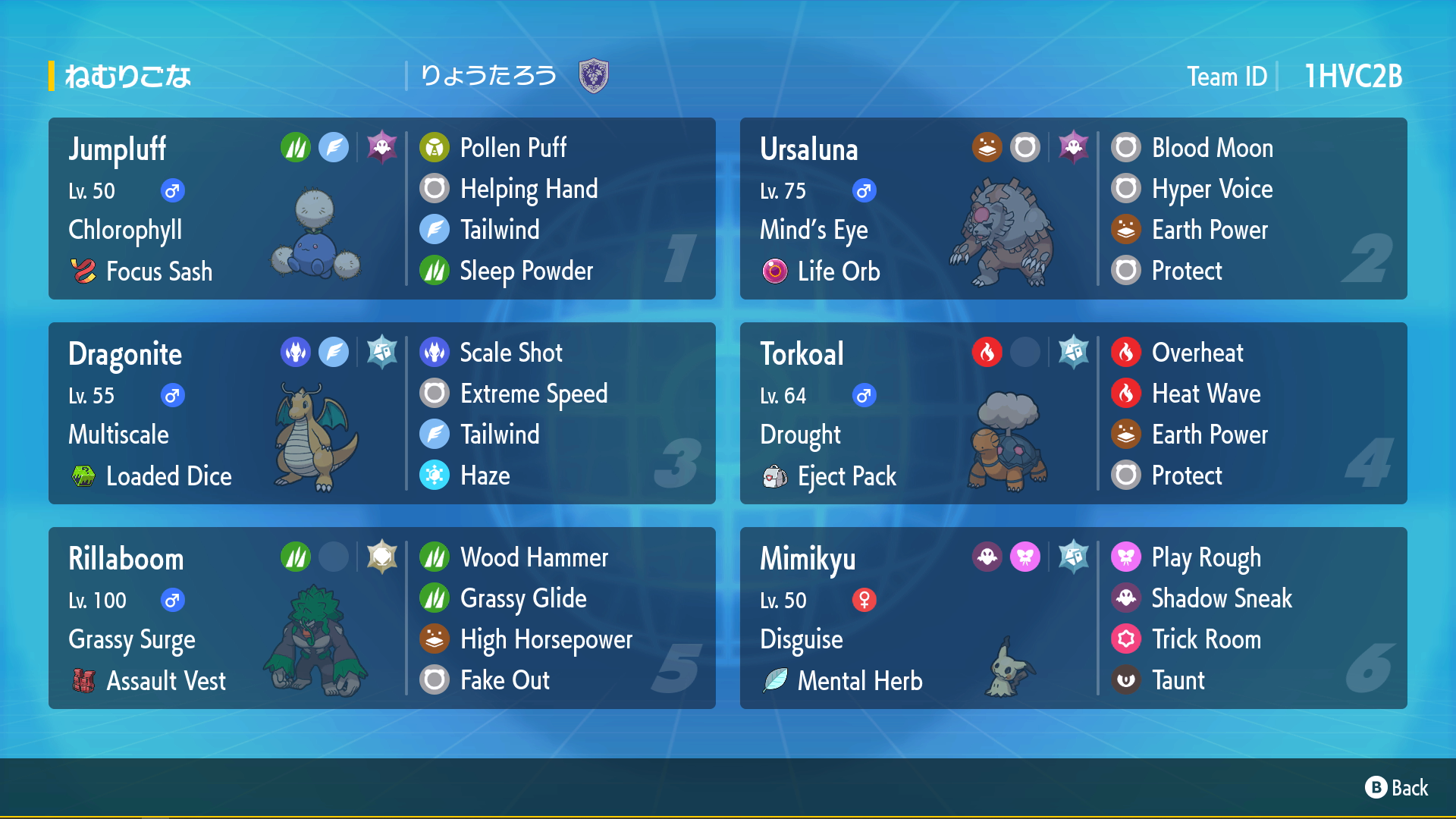Select Ursaluna's Blood Moon move

pos(1211,148)
